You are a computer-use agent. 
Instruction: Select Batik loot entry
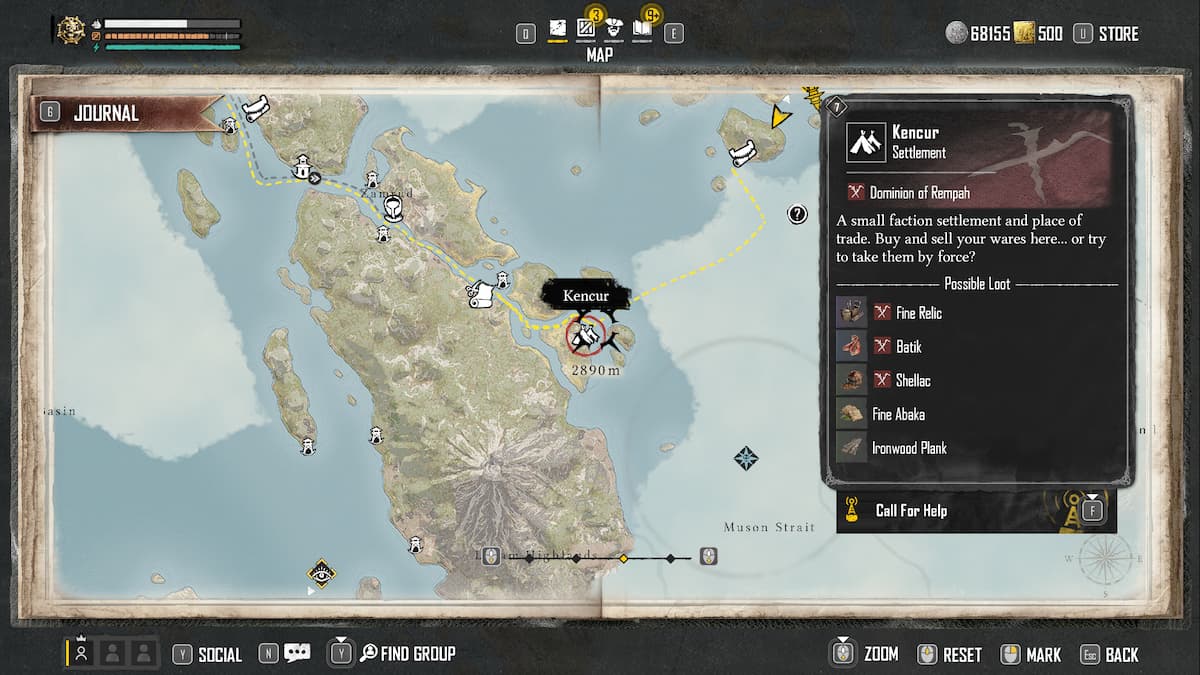(908, 347)
